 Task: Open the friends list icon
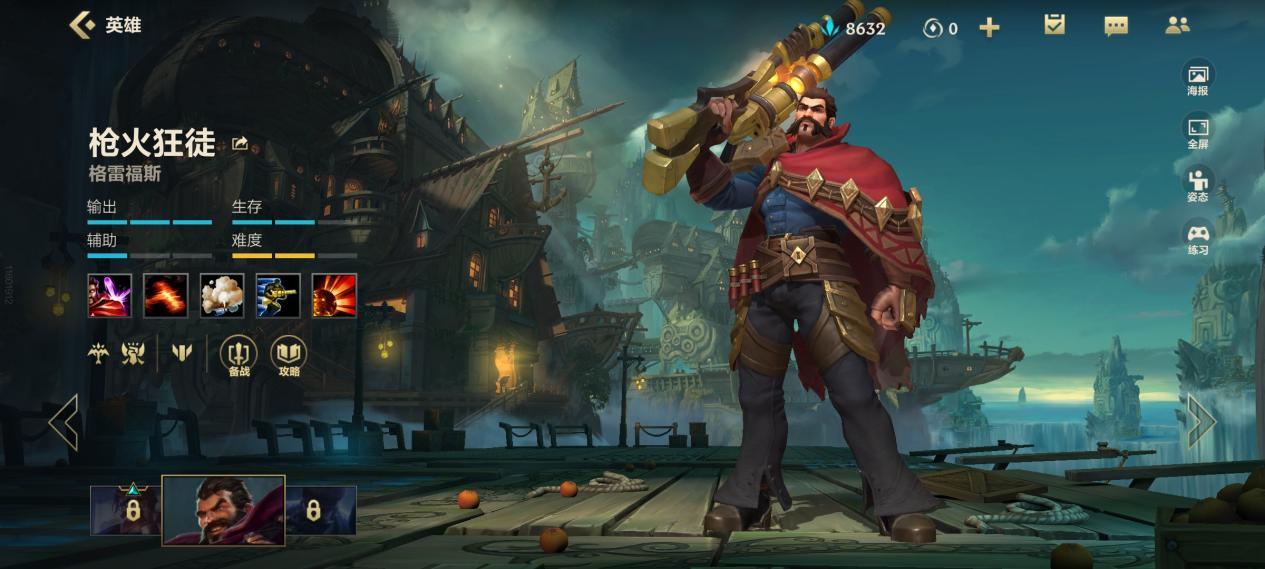click(1177, 26)
